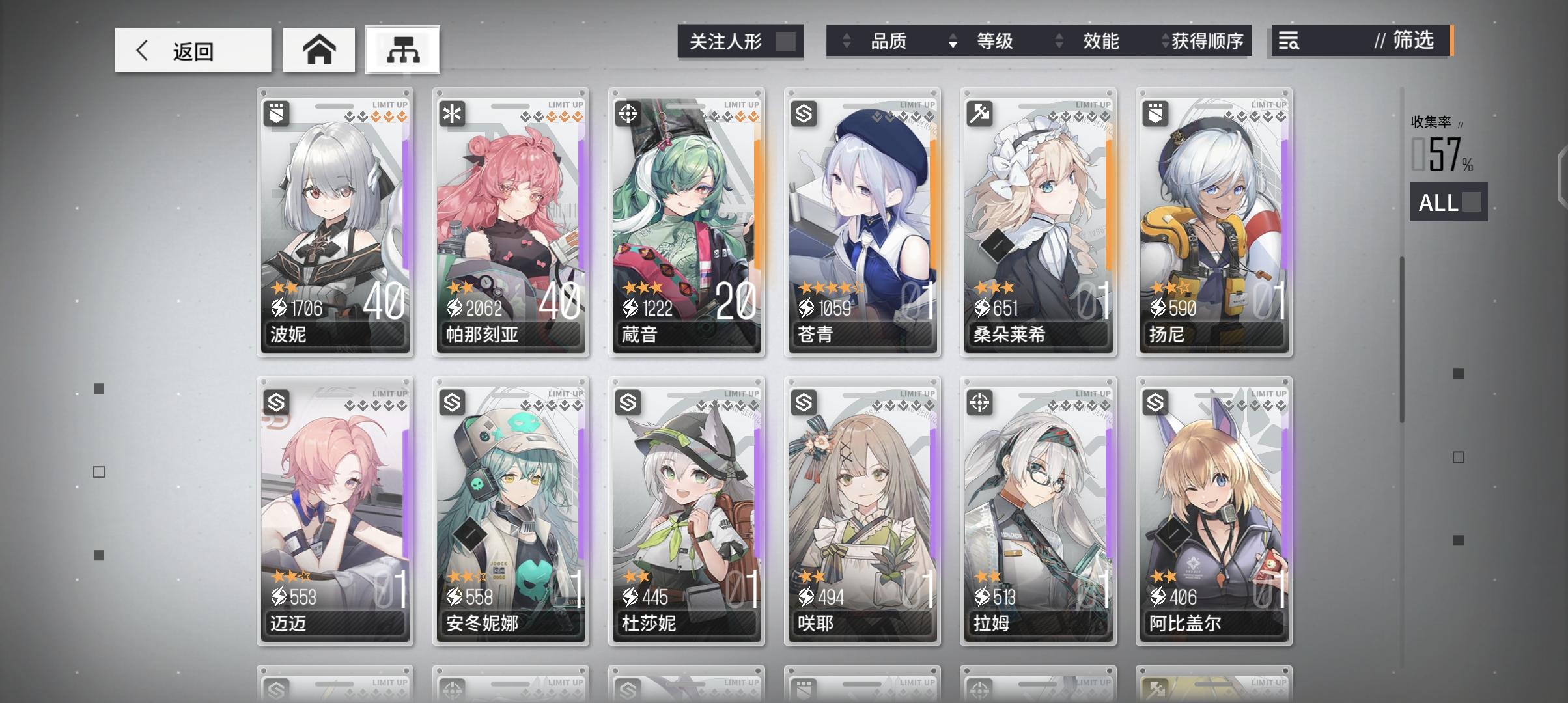
Task: Toggle the 关注人形 checkbox
Action: coord(789,40)
